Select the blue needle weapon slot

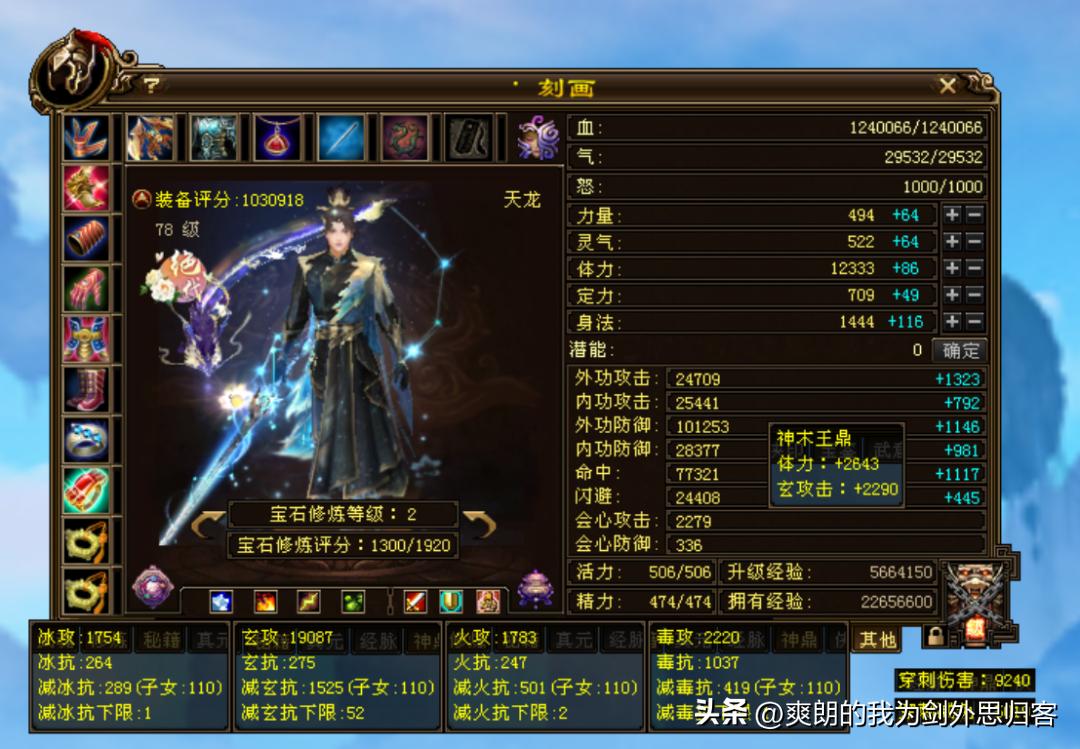pyautogui.click(x=341, y=138)
